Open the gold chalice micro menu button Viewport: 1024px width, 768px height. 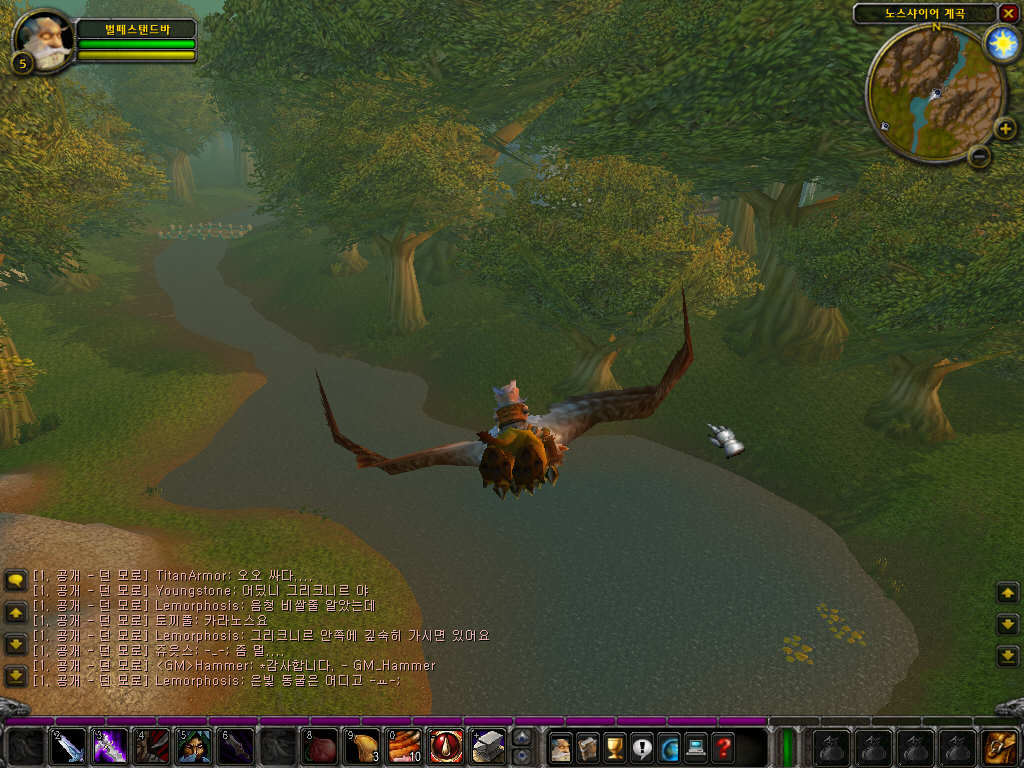click(615, 747)
